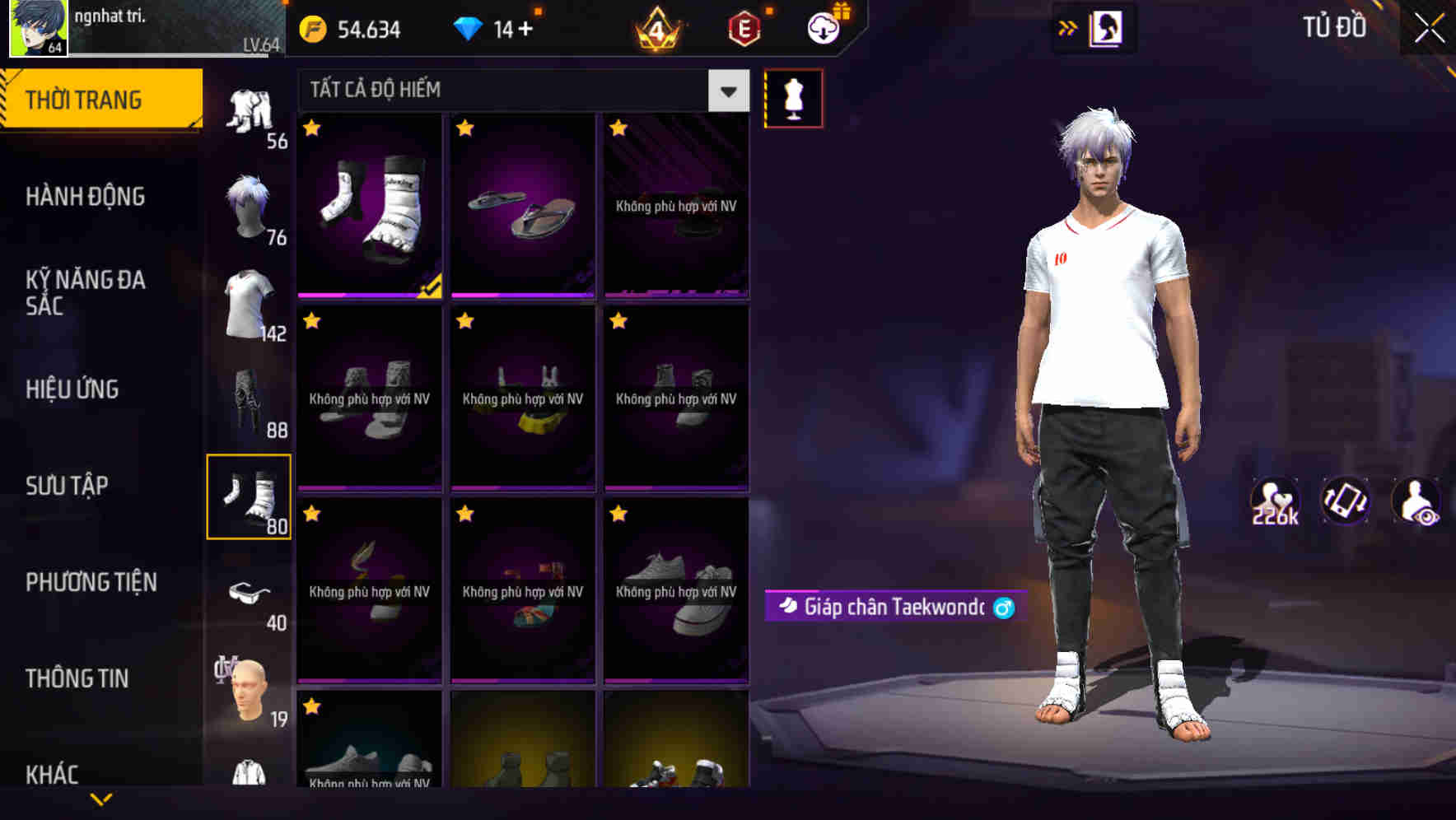Toggle favorite star on the flip-flops item
The height and width of the screenshot is (820, 1456).
[464, 129]
